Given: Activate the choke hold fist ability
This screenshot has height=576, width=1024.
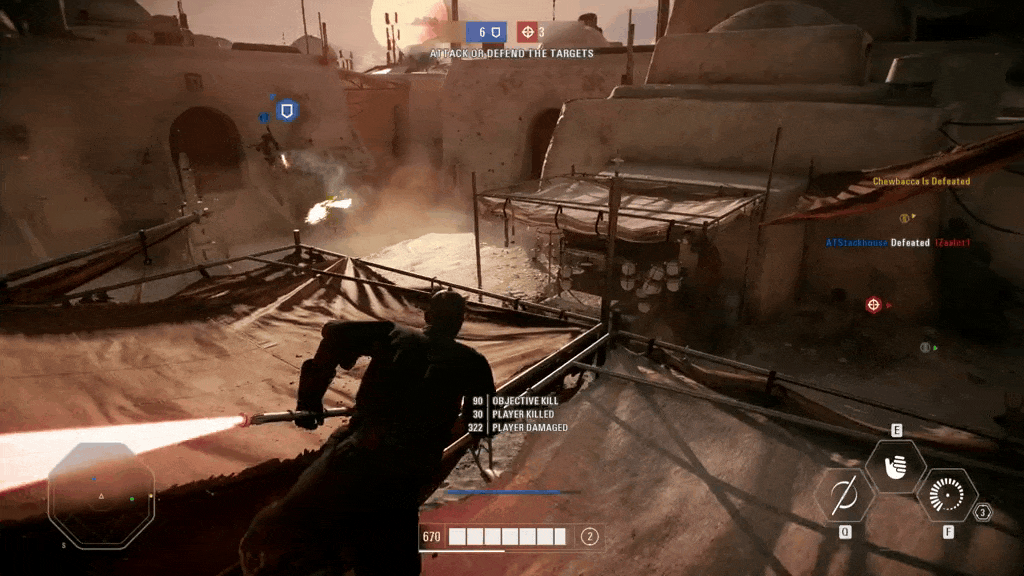Looking at the screenshot, I should (895, 467).
